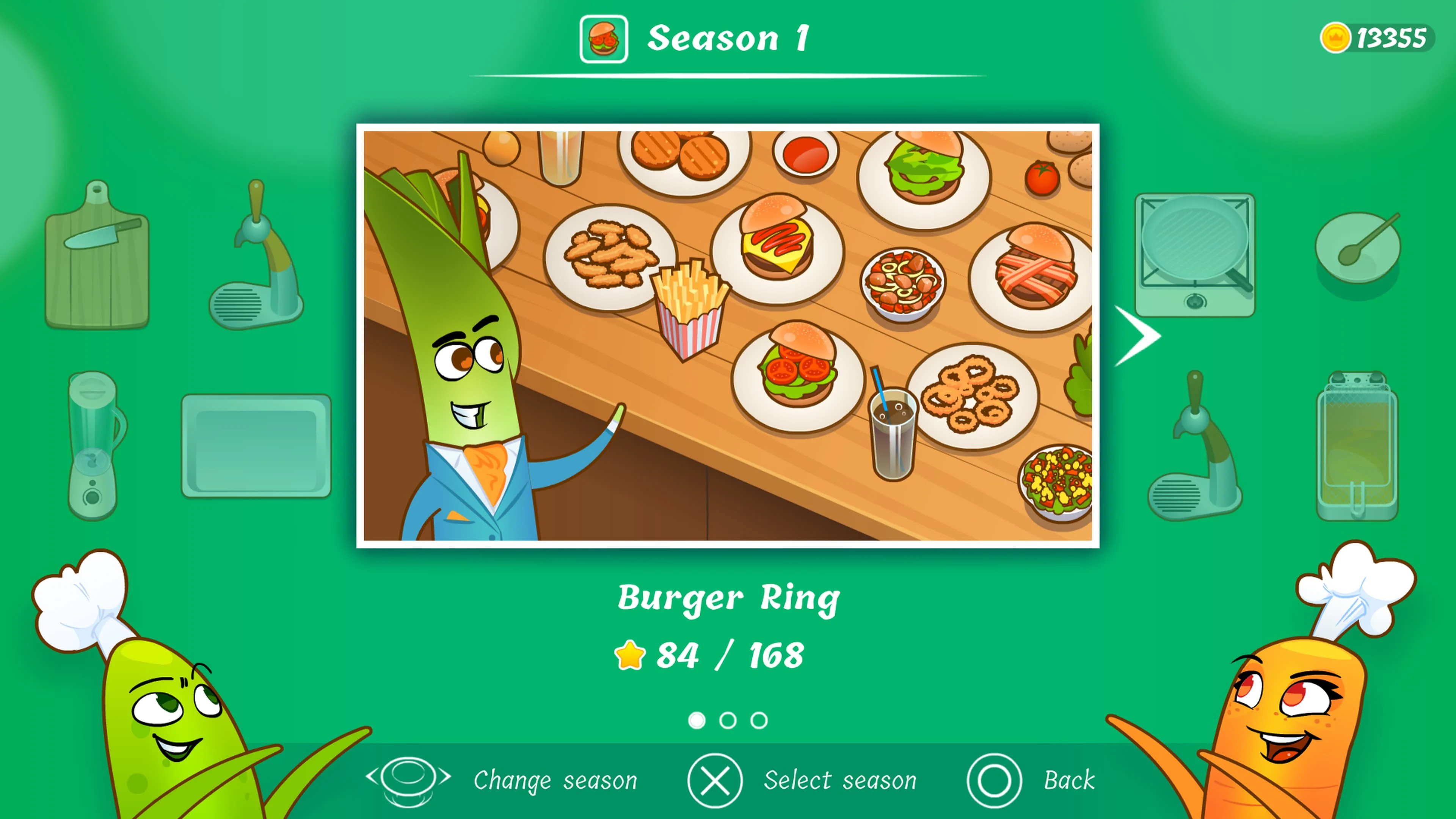Click the burger icon beside Season 1 title
This screenshot has height=819, width=1456.
[x=604, y=39]
